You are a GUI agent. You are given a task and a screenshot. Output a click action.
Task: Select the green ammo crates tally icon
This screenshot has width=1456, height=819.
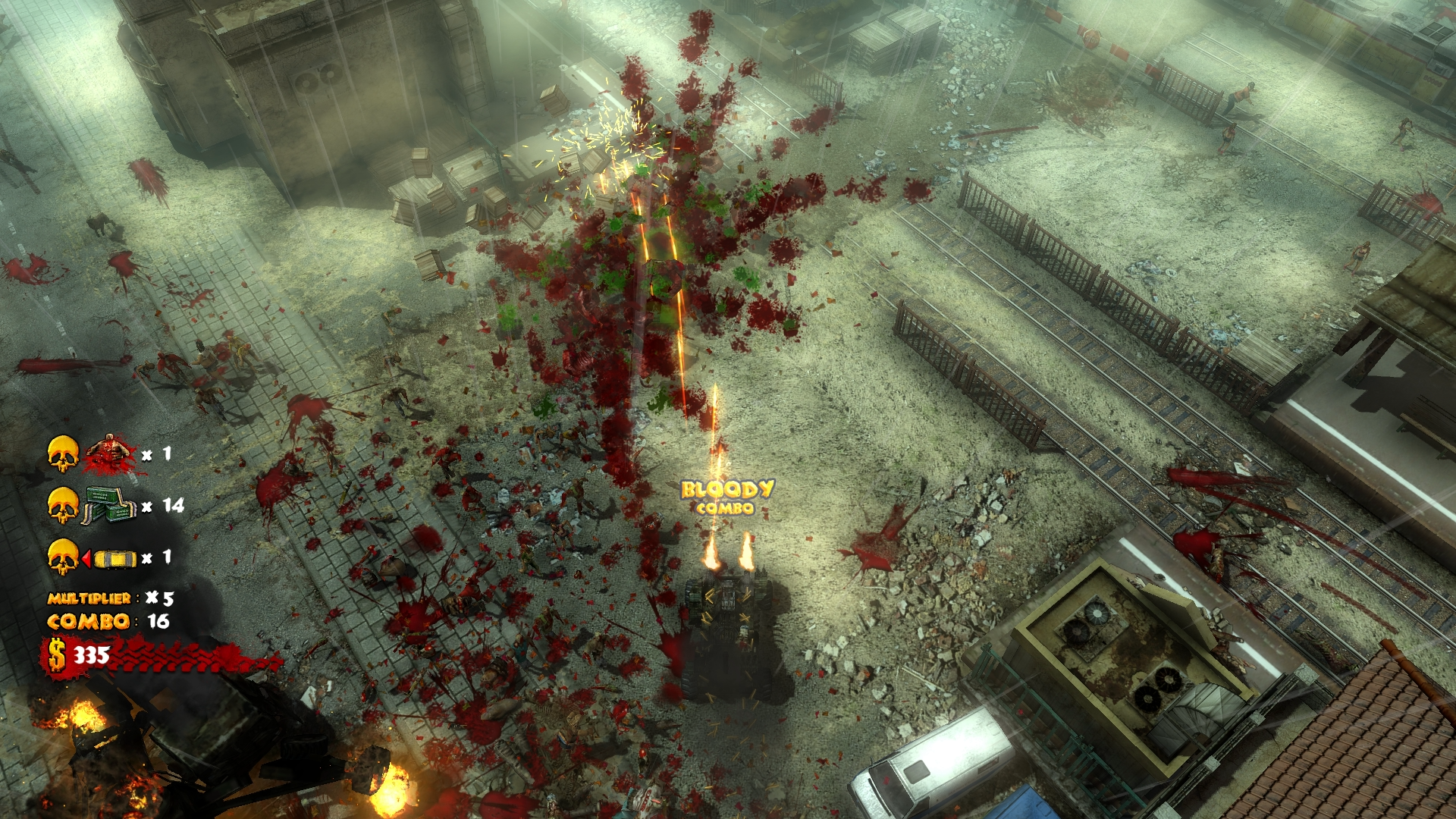point(110,505)
